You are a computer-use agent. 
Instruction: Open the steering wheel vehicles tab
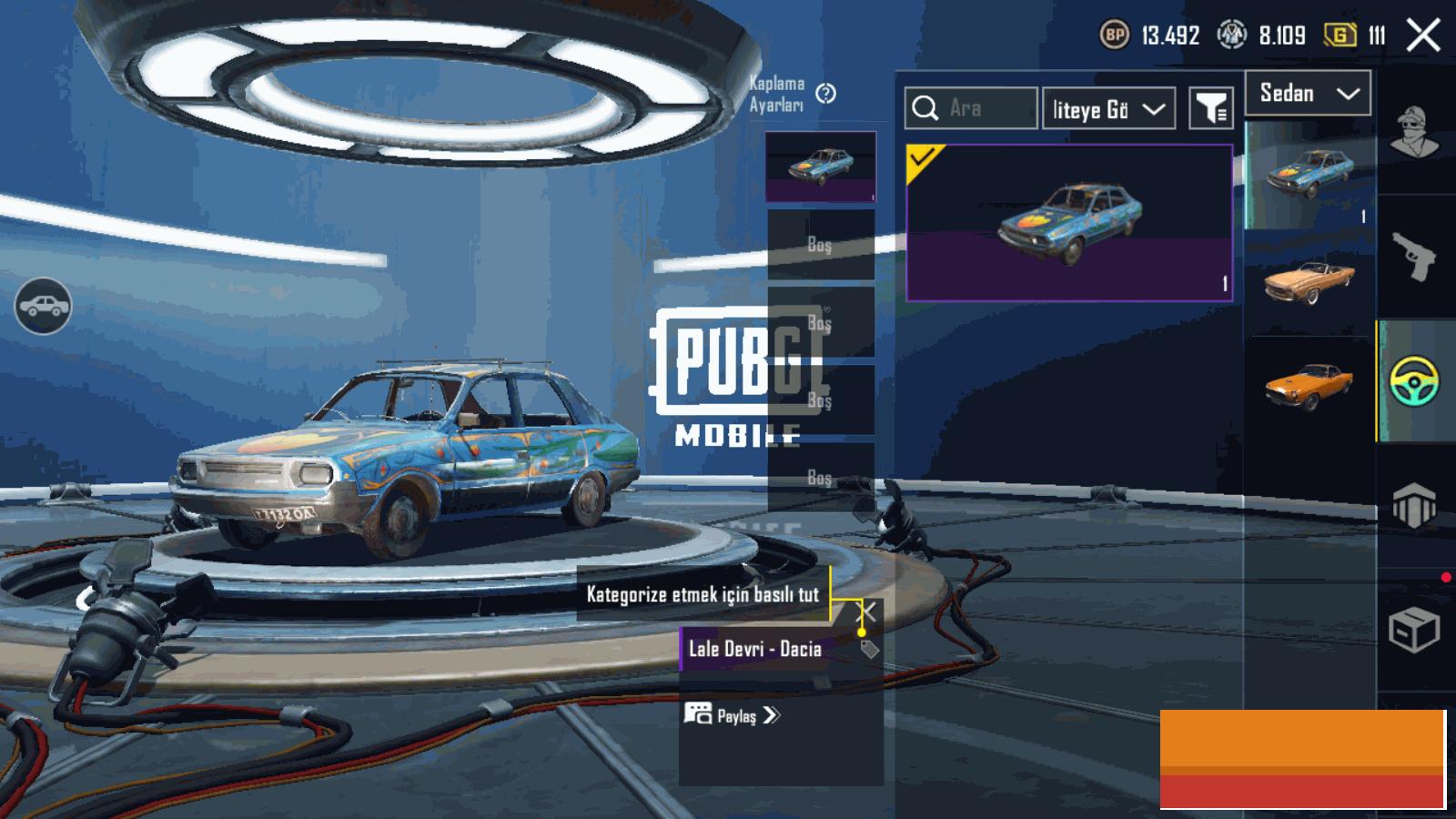coord(1414,381)
